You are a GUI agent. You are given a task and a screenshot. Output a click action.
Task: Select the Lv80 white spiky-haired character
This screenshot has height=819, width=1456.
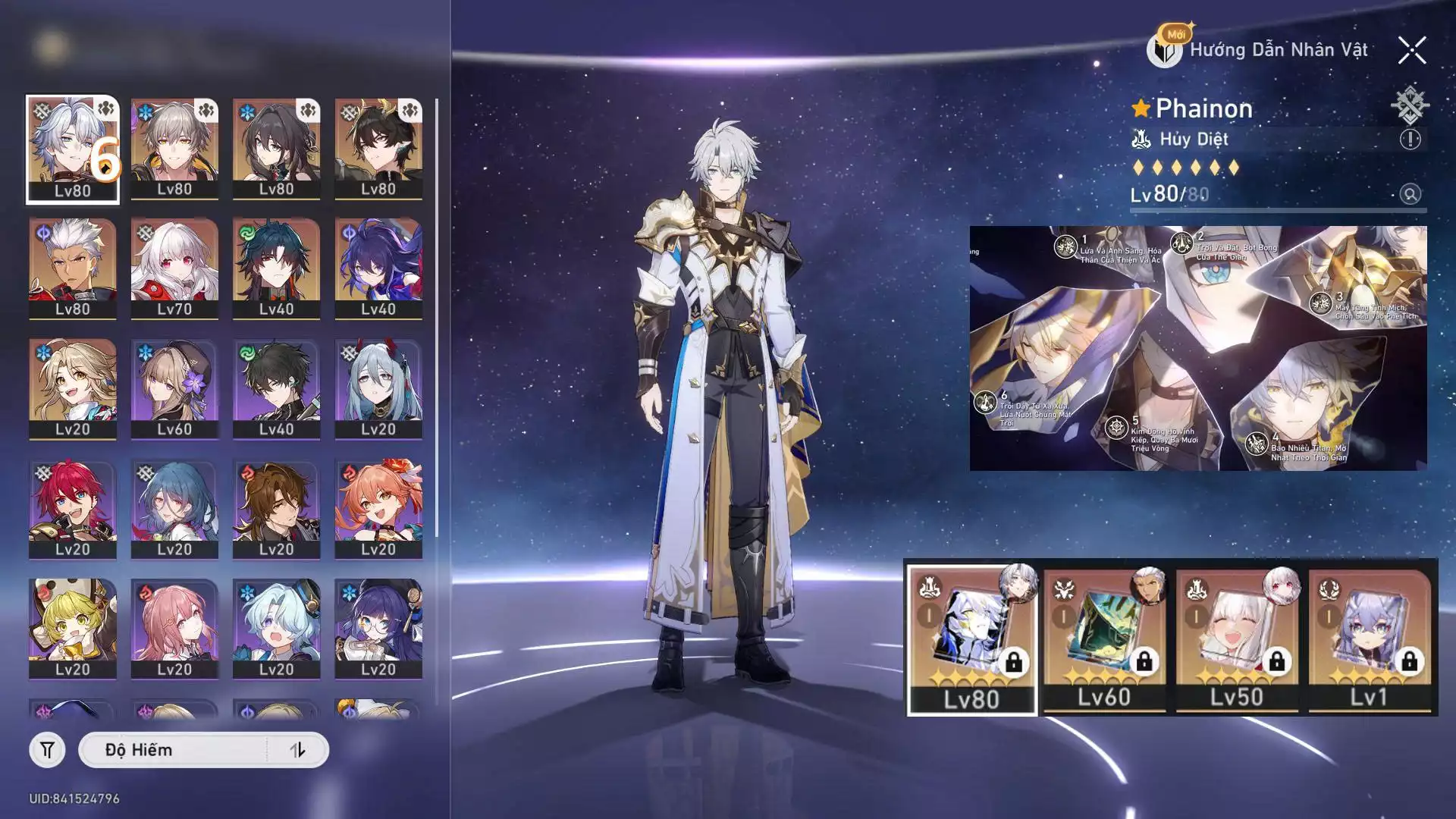tap(73, 268)
